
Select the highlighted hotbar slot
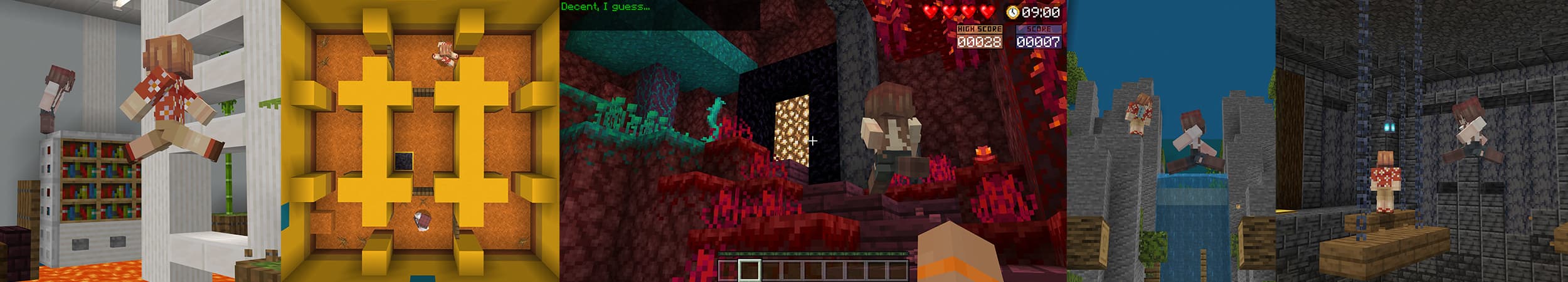749,270
